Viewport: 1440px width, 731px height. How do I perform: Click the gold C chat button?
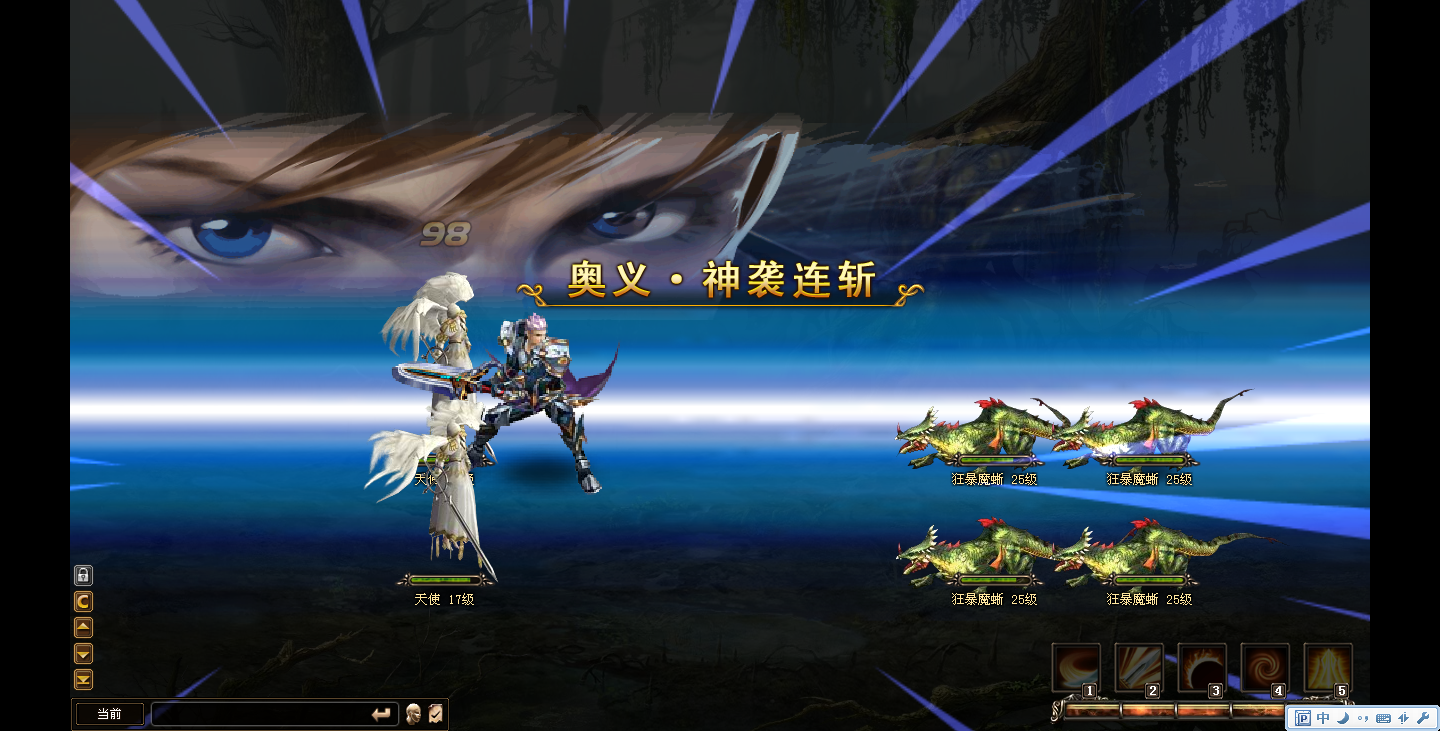click(x=84, y=601)
